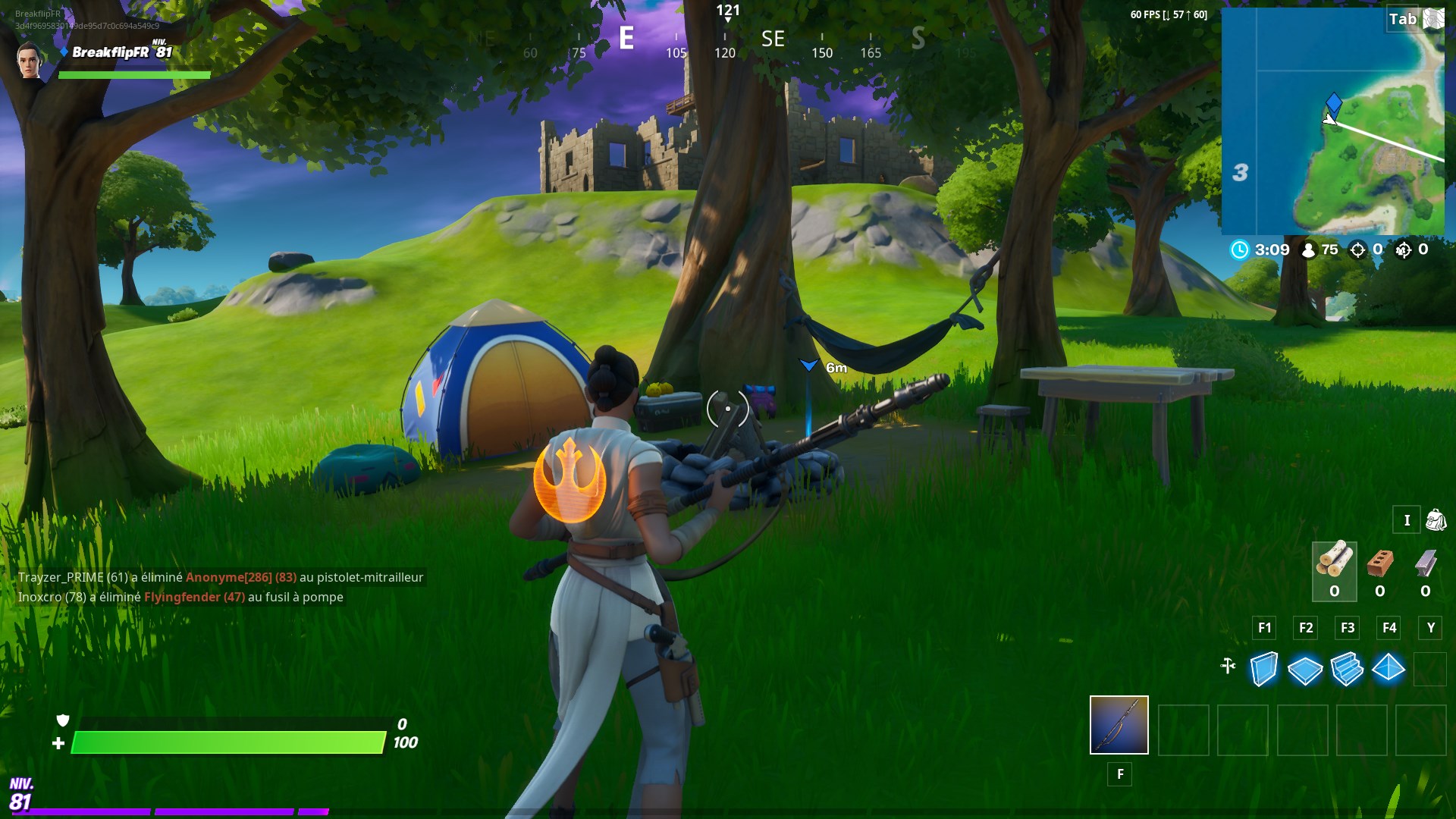Open the stairs build piece in slot F3

point(1347,668)
